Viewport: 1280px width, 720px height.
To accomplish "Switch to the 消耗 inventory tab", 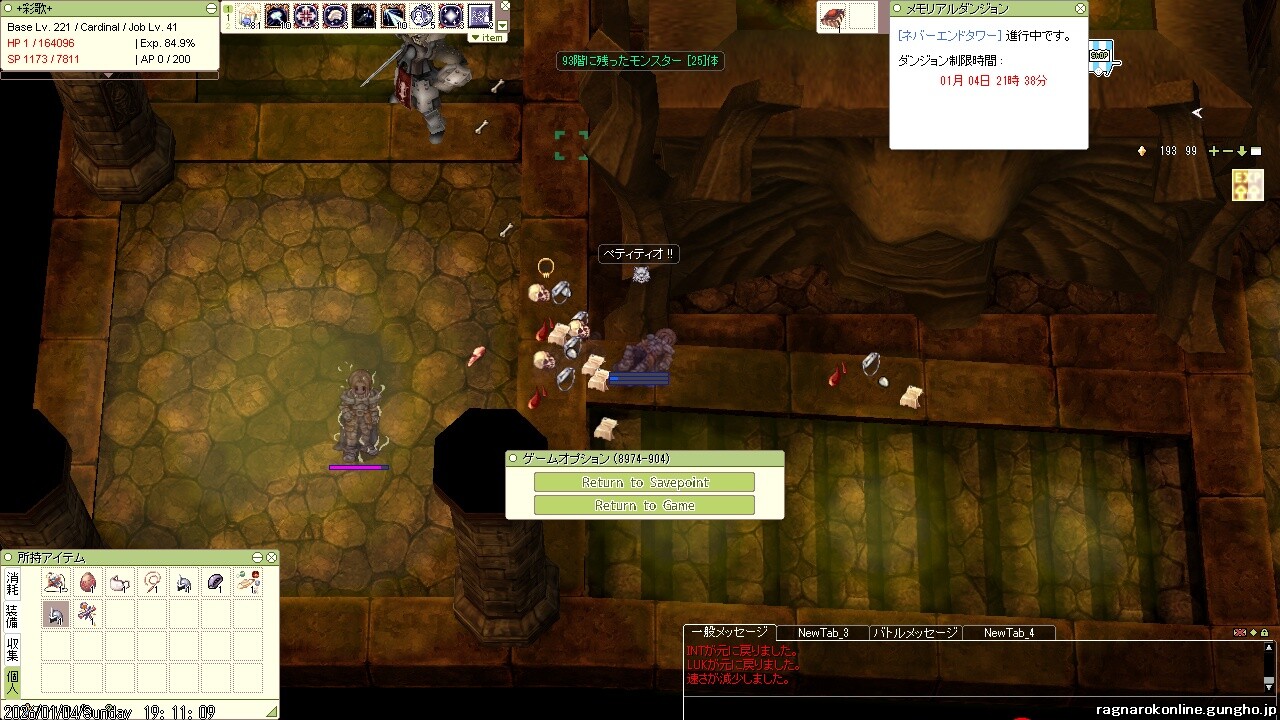I will tap(12, 582).
